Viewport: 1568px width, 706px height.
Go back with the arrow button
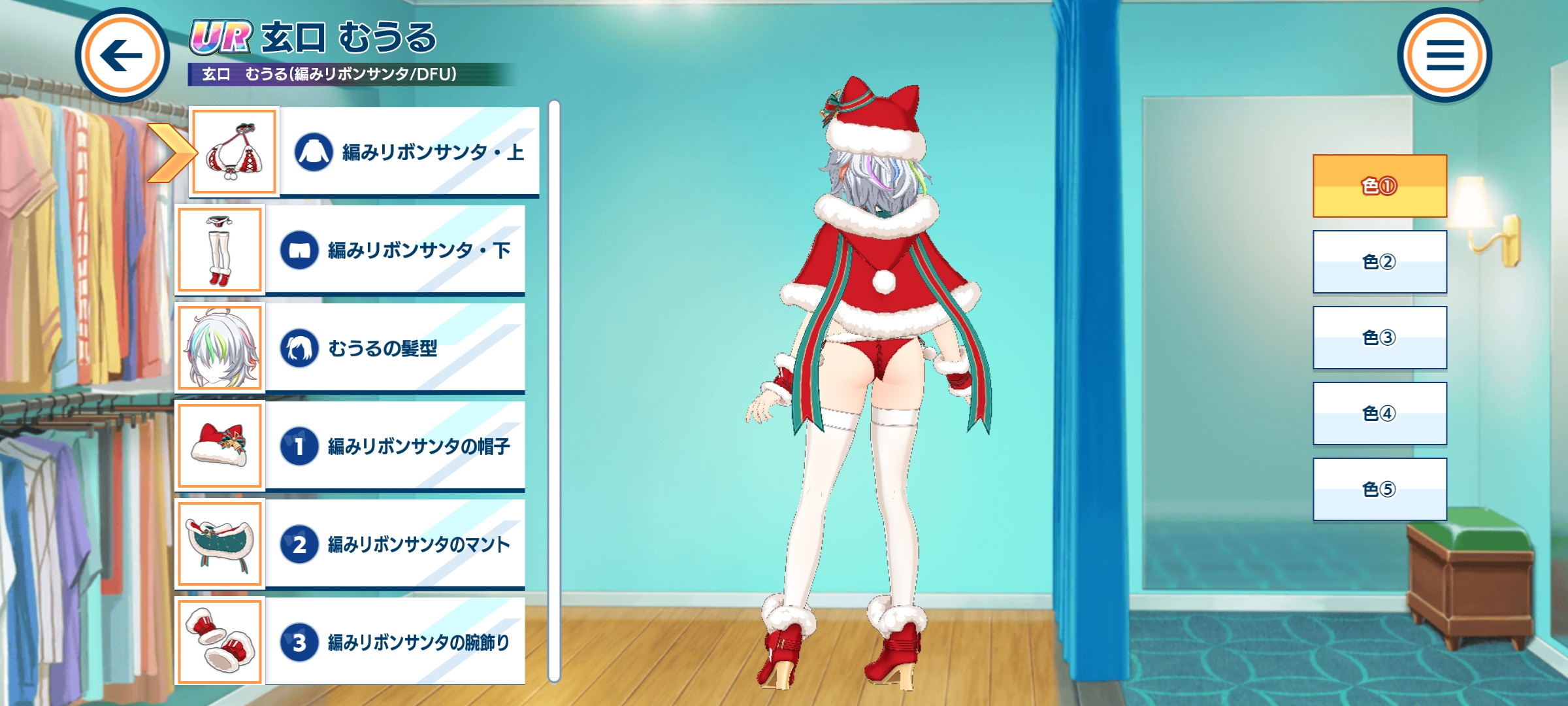[122, 55]
